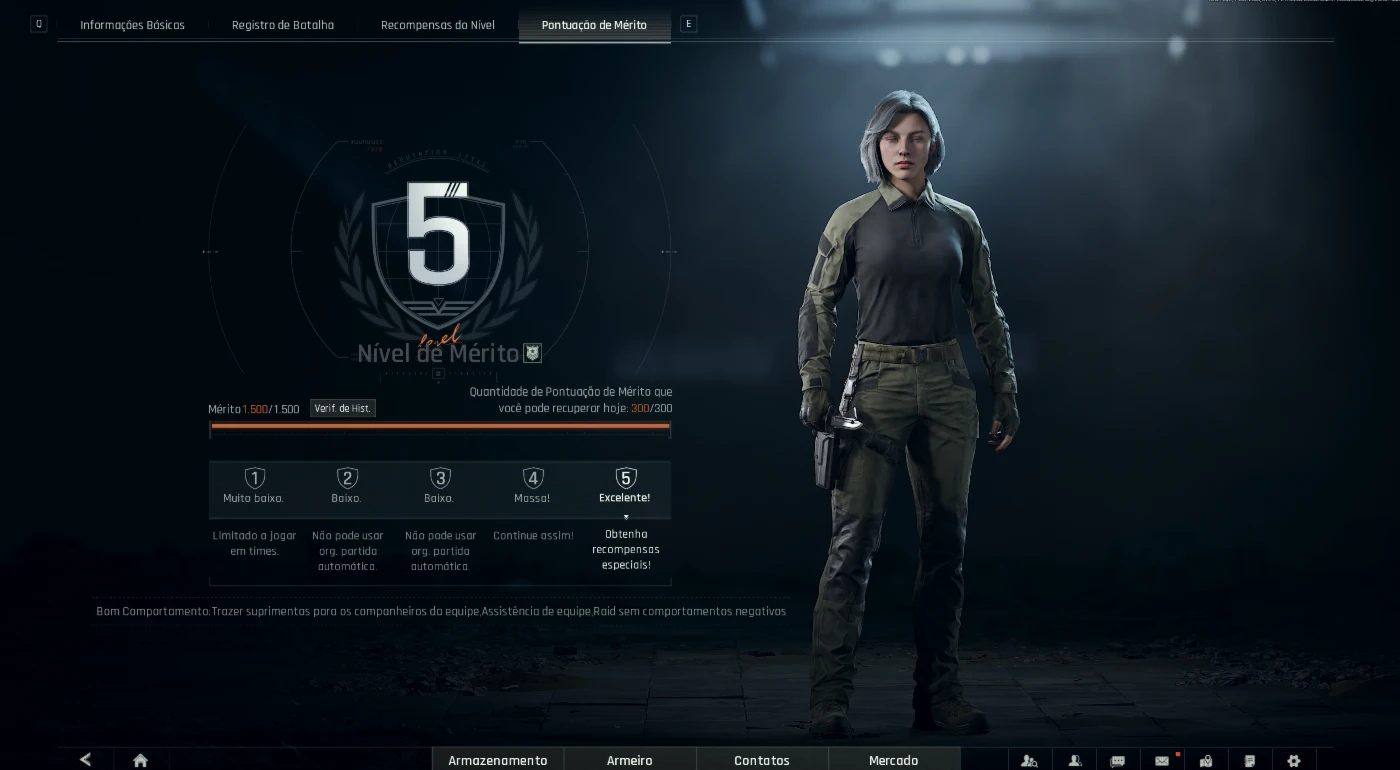Open the map marker icon

click(x=1206, y=761)
